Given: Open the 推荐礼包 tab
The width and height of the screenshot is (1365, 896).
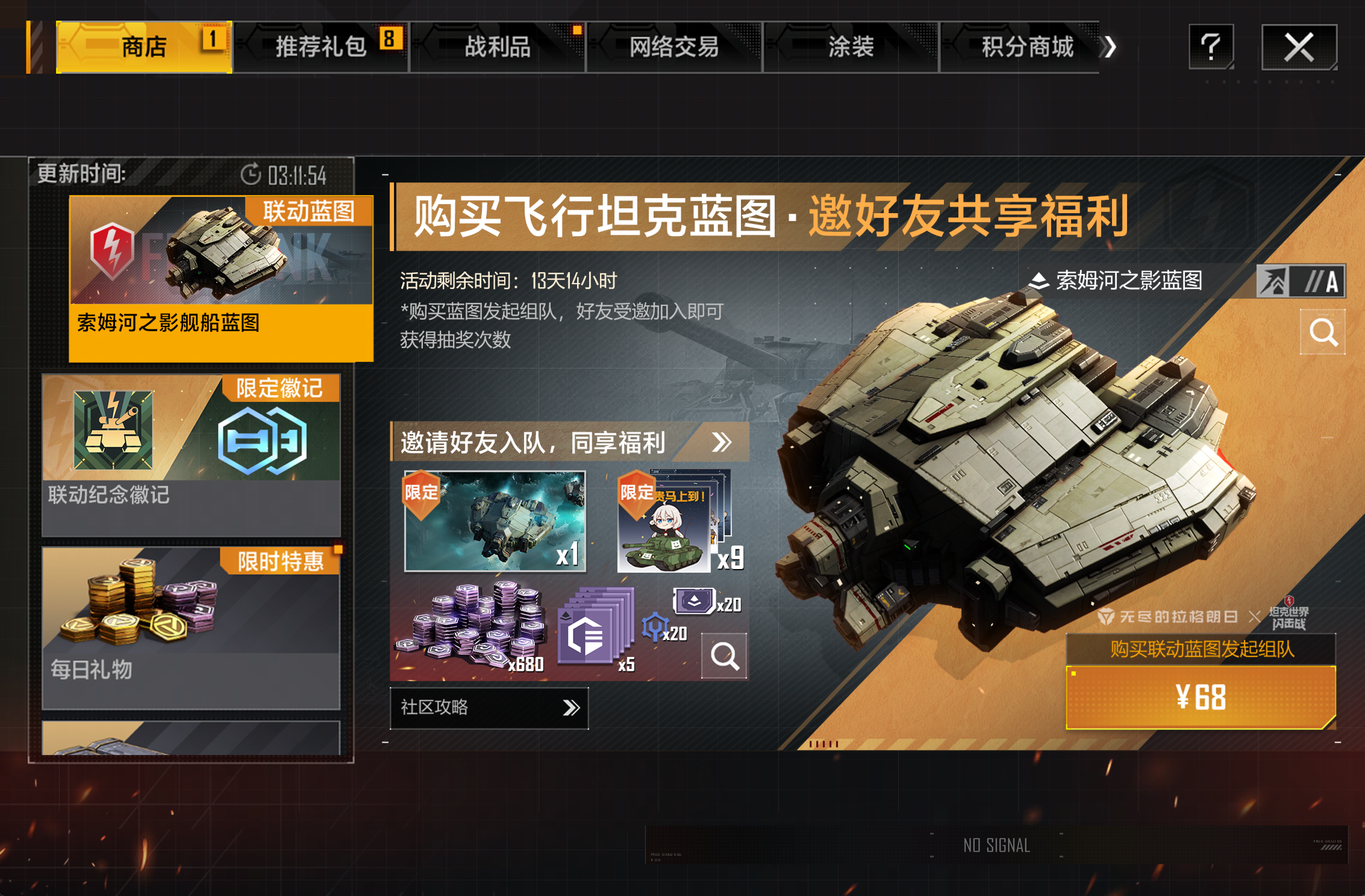Looking at the screenshot, I should tap(321, 47).
